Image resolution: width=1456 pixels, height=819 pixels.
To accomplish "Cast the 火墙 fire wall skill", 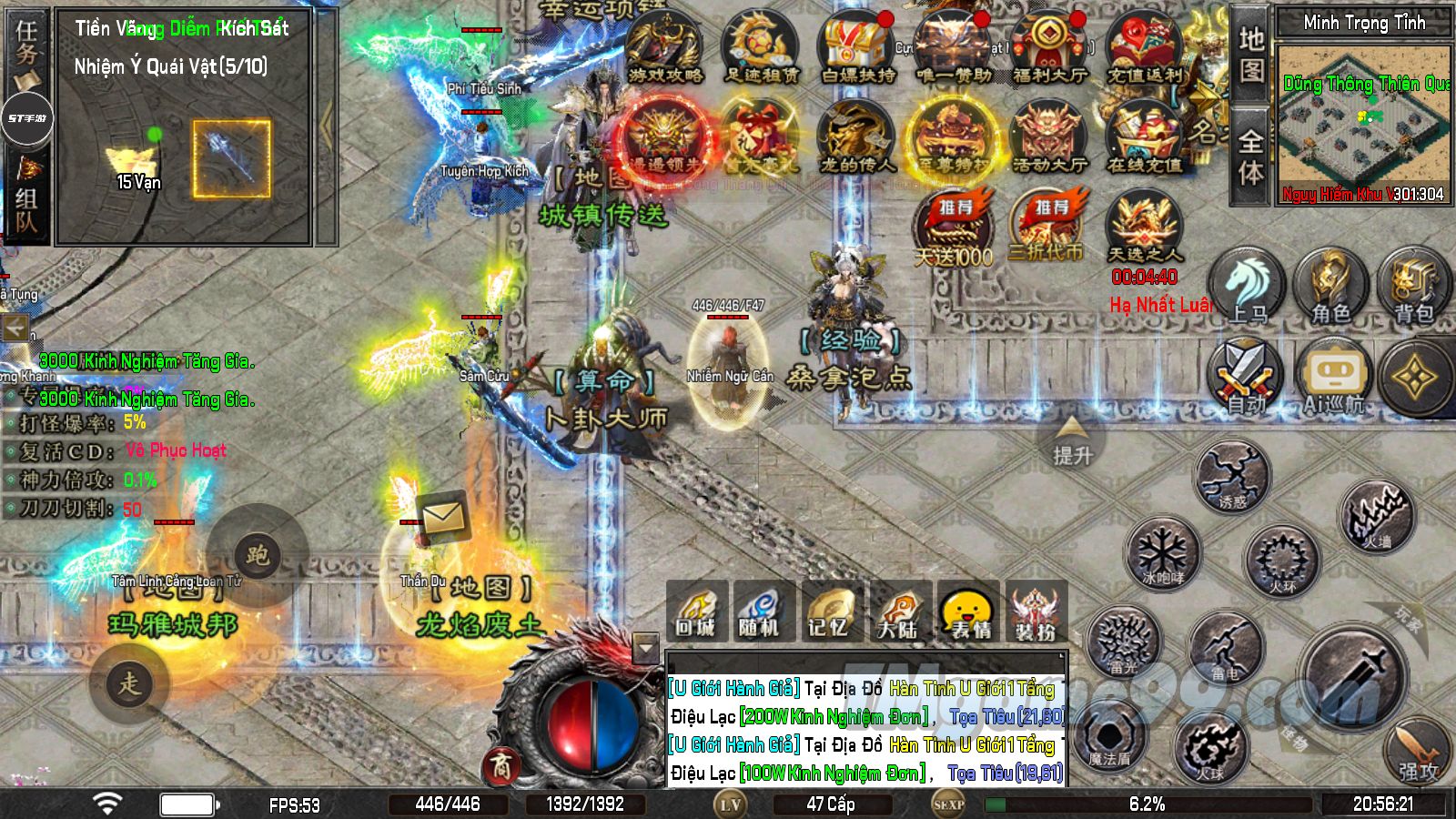I will click(1378, 516).
